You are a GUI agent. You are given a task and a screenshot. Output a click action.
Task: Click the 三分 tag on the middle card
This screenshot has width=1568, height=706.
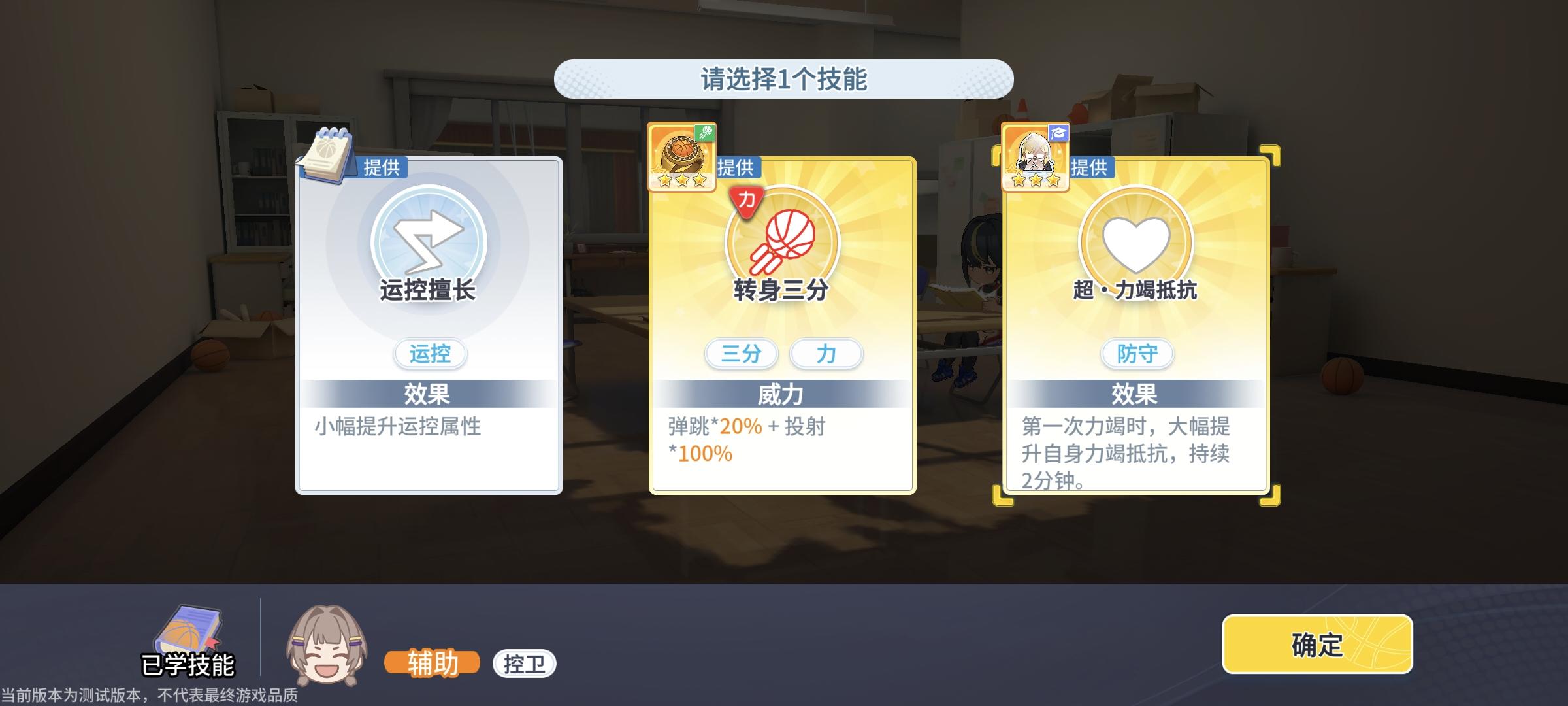pos(741,354)
